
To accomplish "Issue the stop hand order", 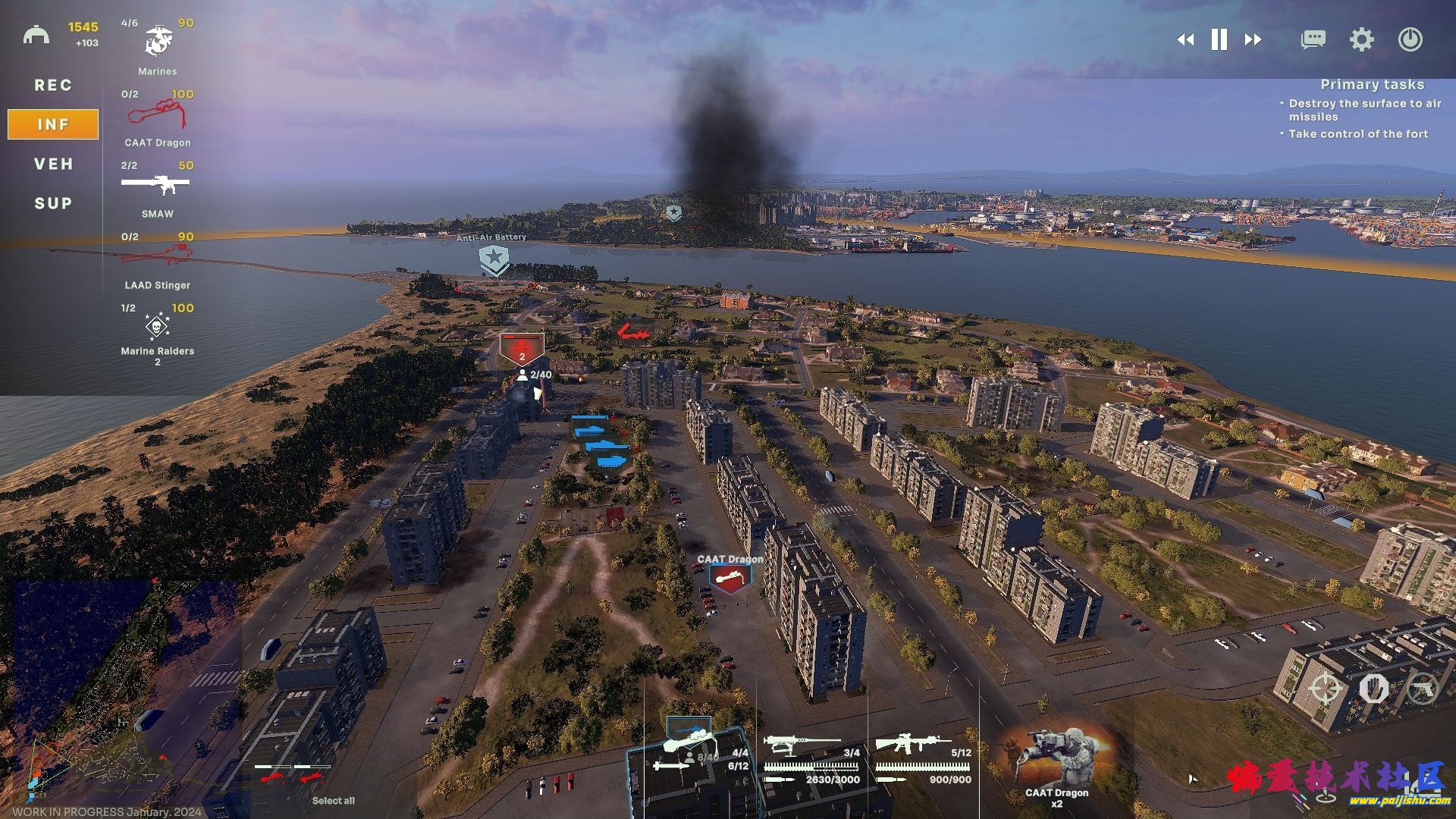I will (x=1373, y=689).
